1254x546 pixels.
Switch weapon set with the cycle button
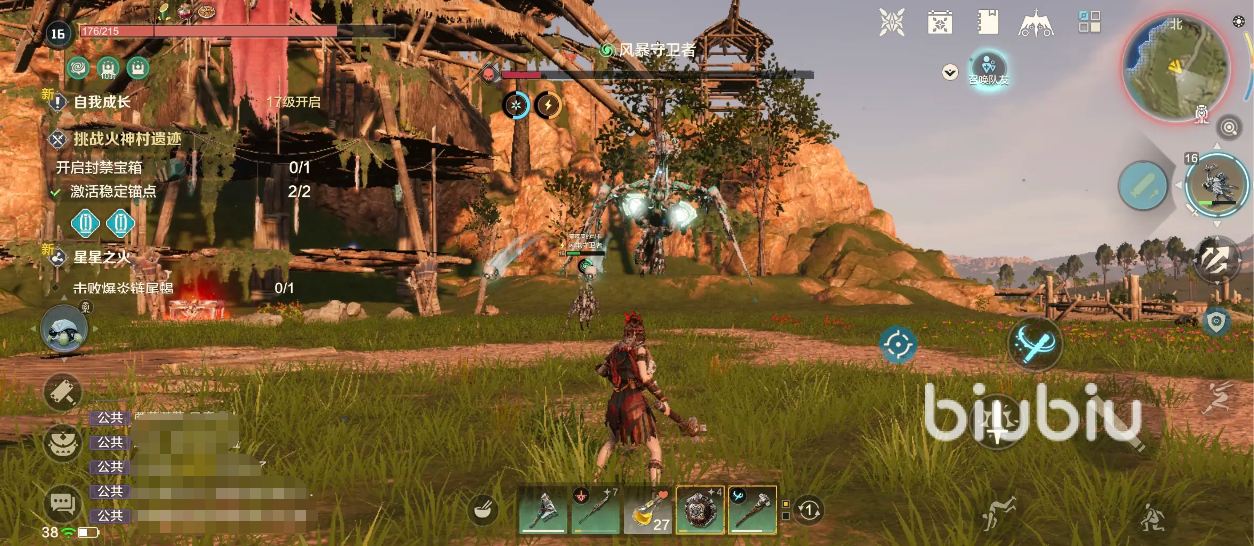pos(810,510)
